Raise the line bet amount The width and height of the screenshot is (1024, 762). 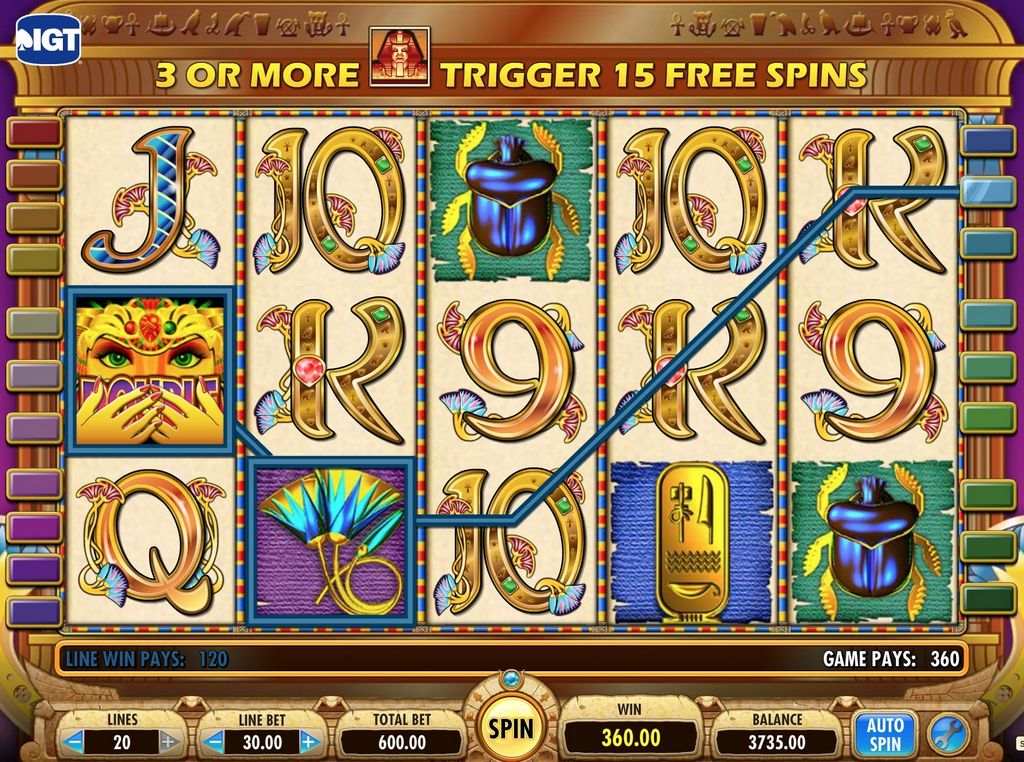coord(309,742)
